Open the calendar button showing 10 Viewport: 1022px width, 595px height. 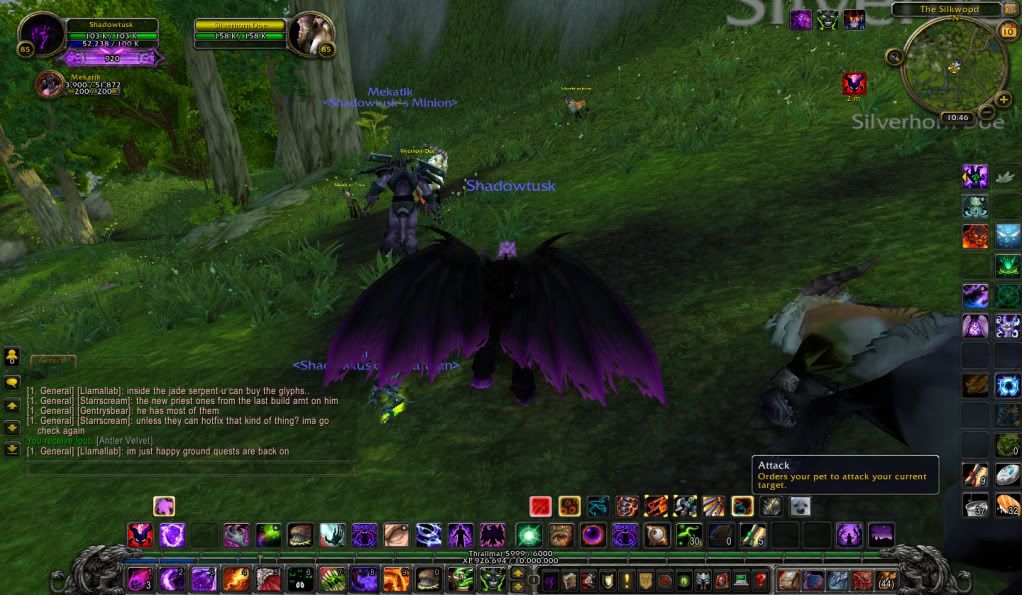tap(1008, 30)
